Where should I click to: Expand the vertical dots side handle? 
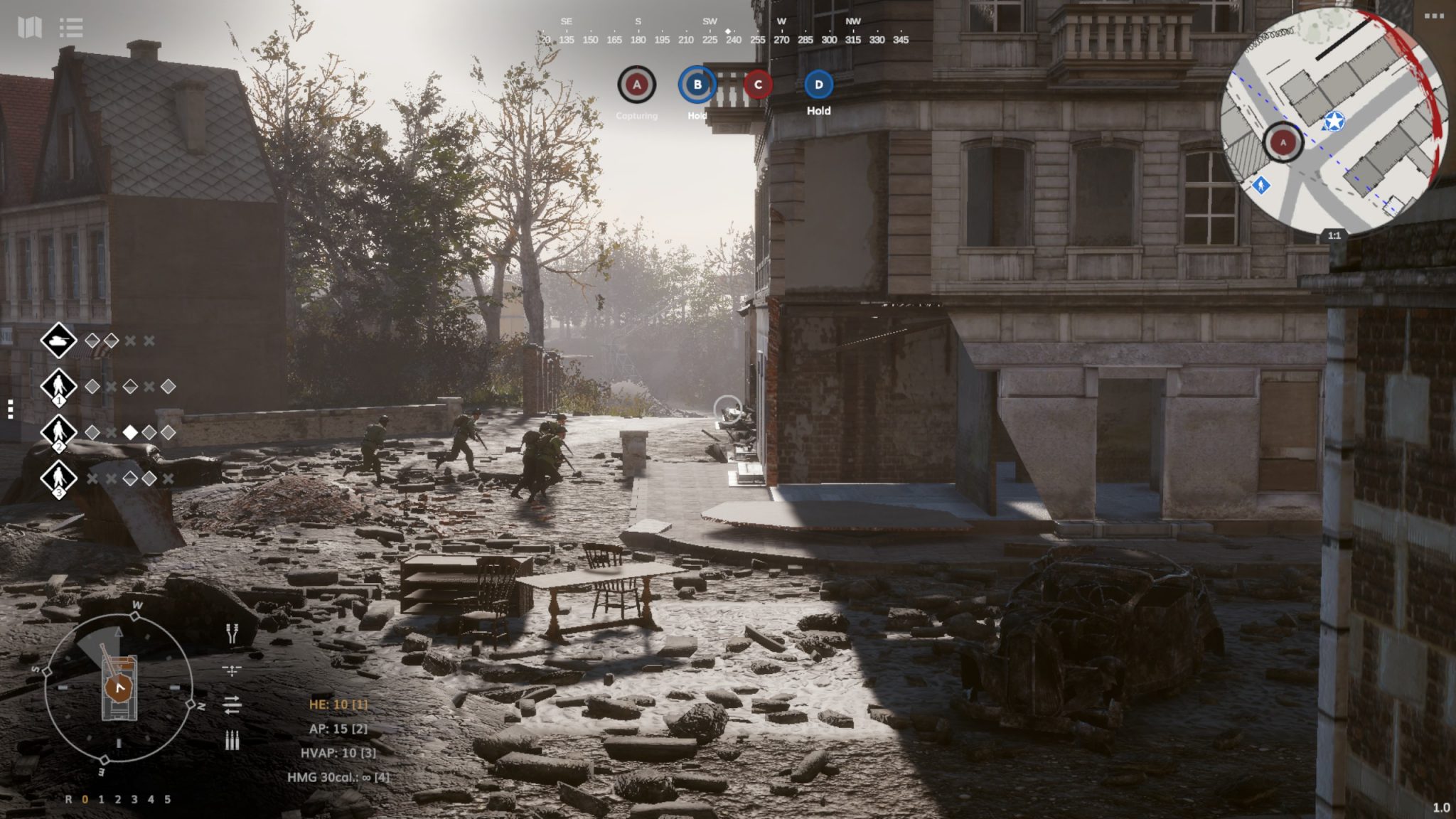point(10,409)
